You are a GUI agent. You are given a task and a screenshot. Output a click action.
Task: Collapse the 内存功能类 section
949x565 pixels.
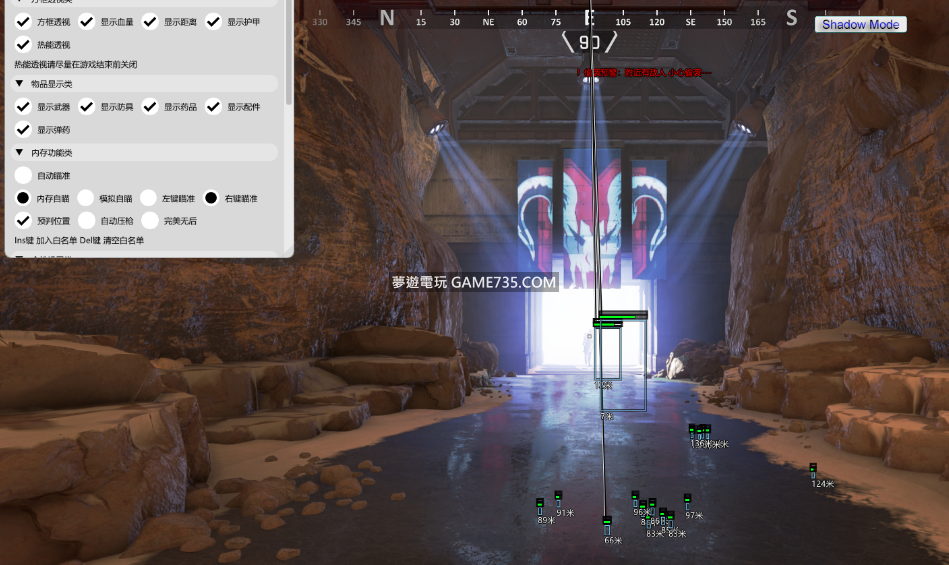(20, 153)
